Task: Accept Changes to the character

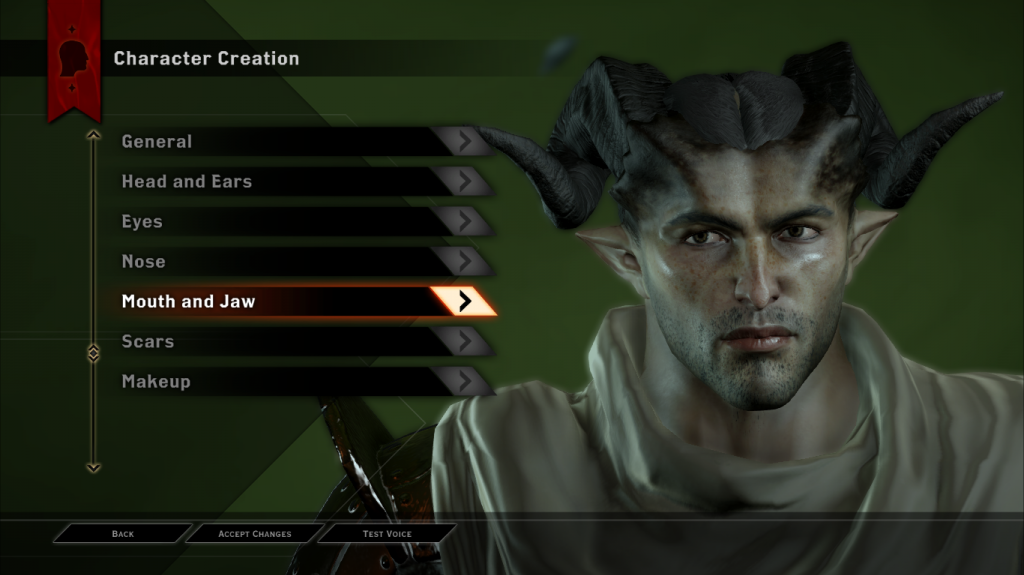Action: click(255, 534)
